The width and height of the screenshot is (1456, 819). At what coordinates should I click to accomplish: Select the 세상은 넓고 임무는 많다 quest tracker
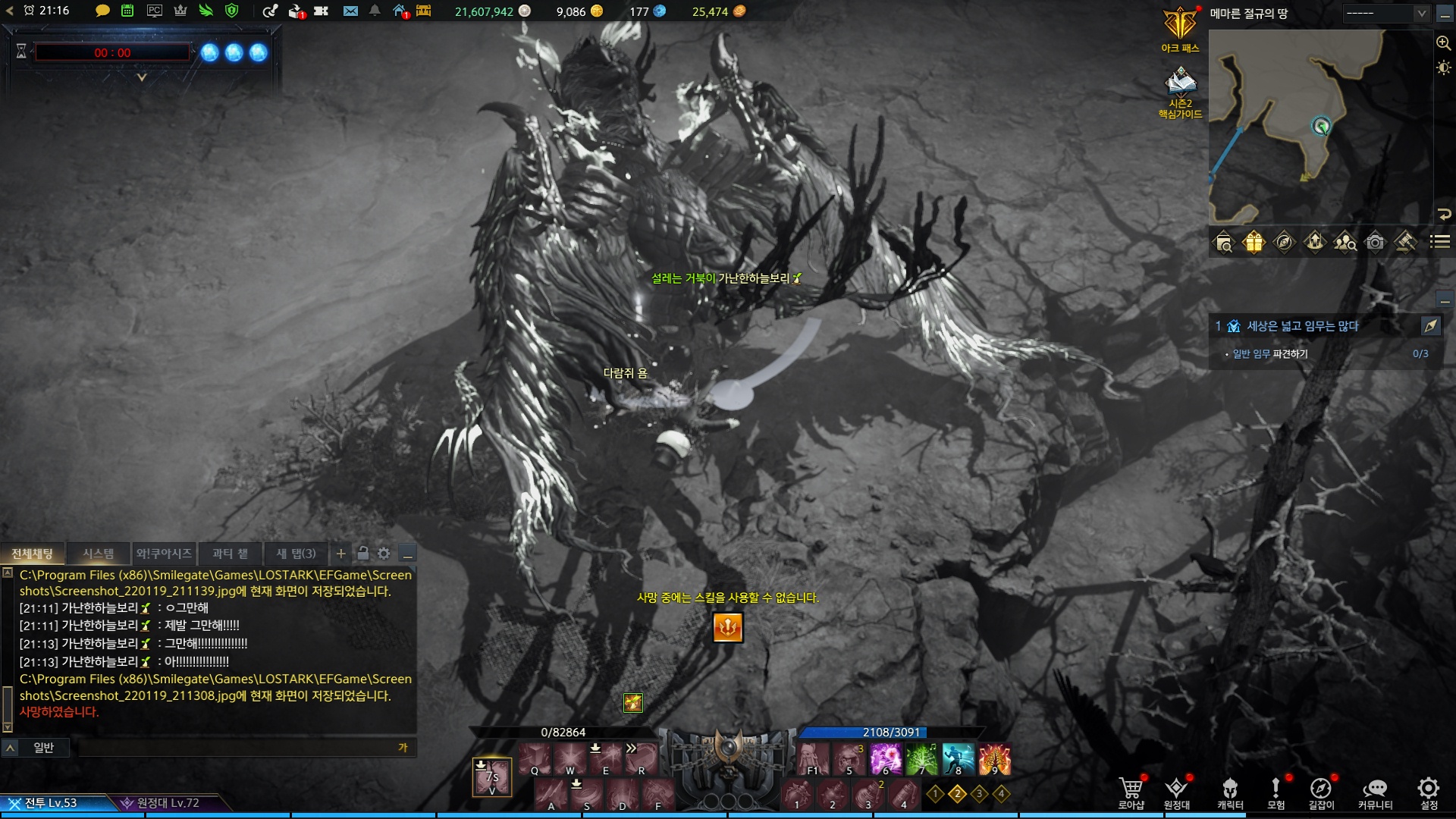point(1303,326)
